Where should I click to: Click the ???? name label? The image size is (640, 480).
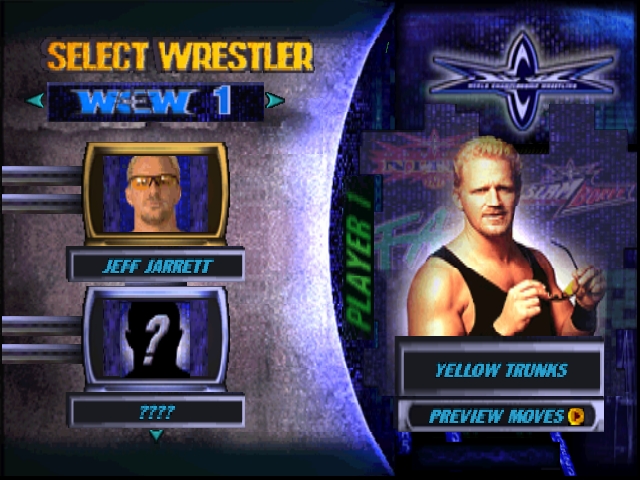pyautogui.click(x=156, y=411)
